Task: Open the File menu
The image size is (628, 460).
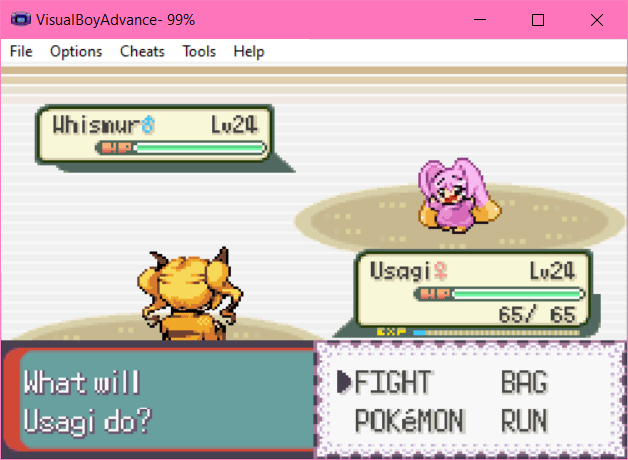Action: tap(21, 51)
